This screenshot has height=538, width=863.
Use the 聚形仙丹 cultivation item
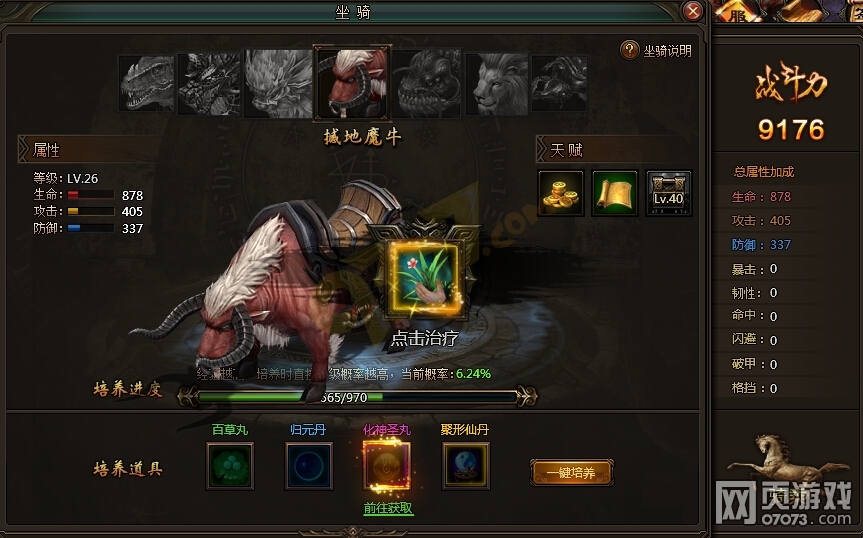tap(466, 466)
